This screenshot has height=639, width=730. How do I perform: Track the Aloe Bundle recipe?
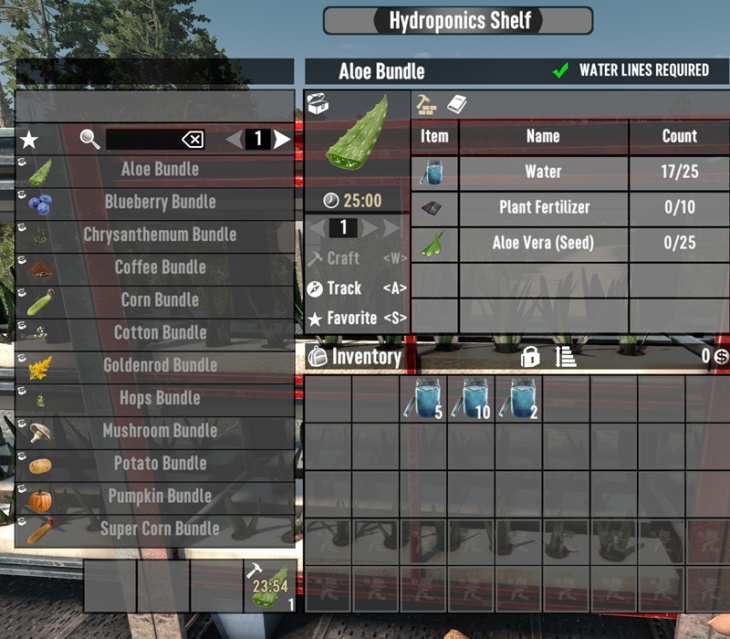tap(342, 288)
